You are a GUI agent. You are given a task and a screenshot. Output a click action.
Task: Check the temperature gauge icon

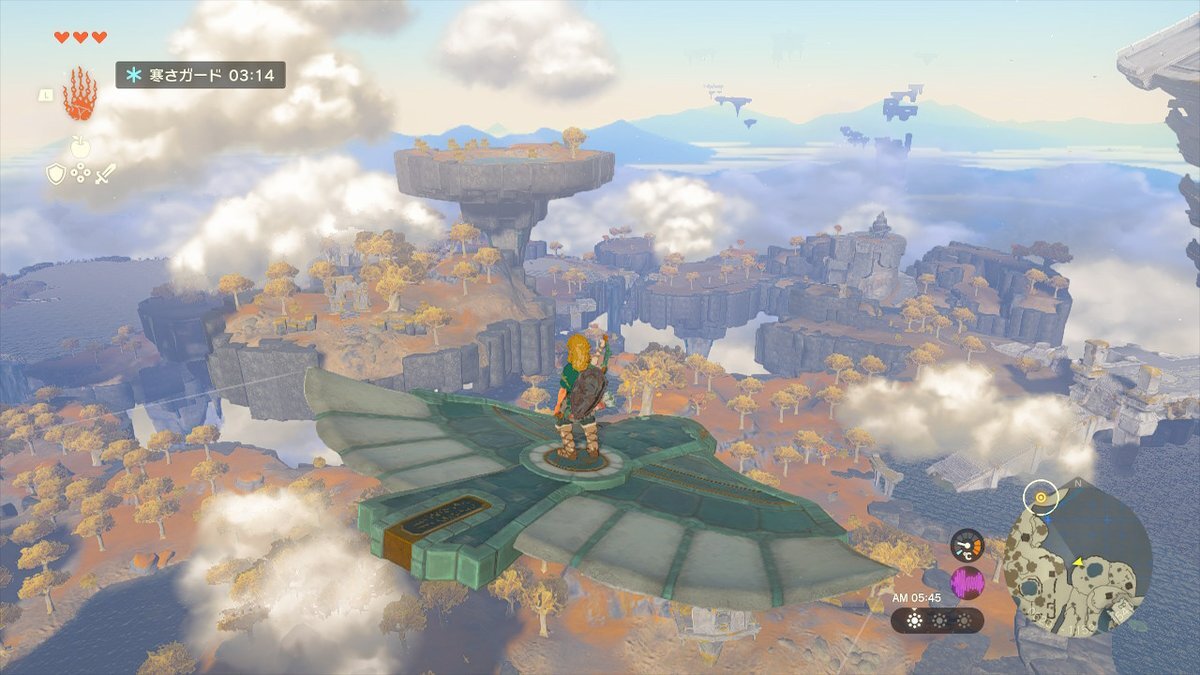click(x=966, y=545)
